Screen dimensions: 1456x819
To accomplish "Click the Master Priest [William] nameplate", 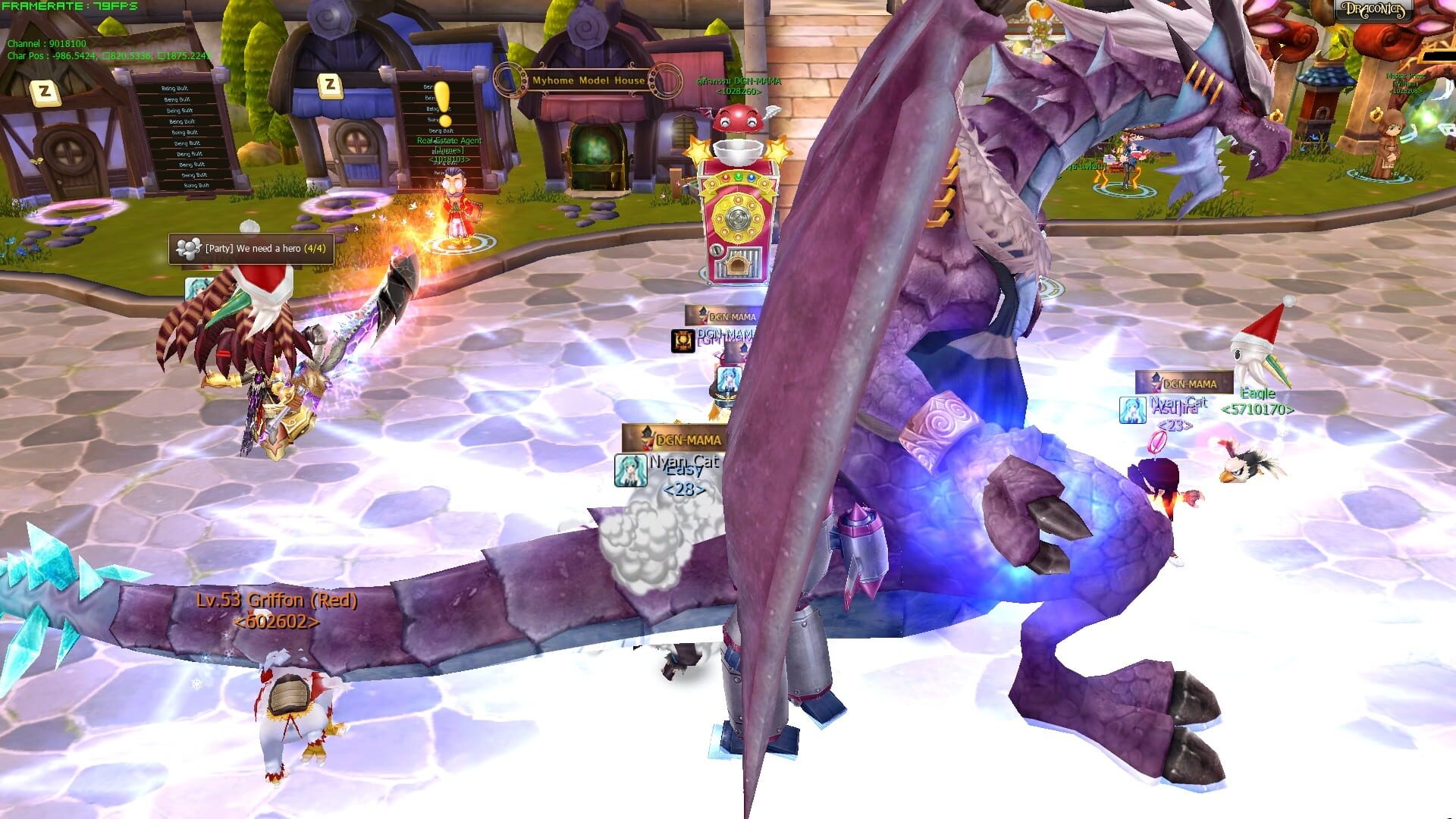I will tap(1407, 83).
